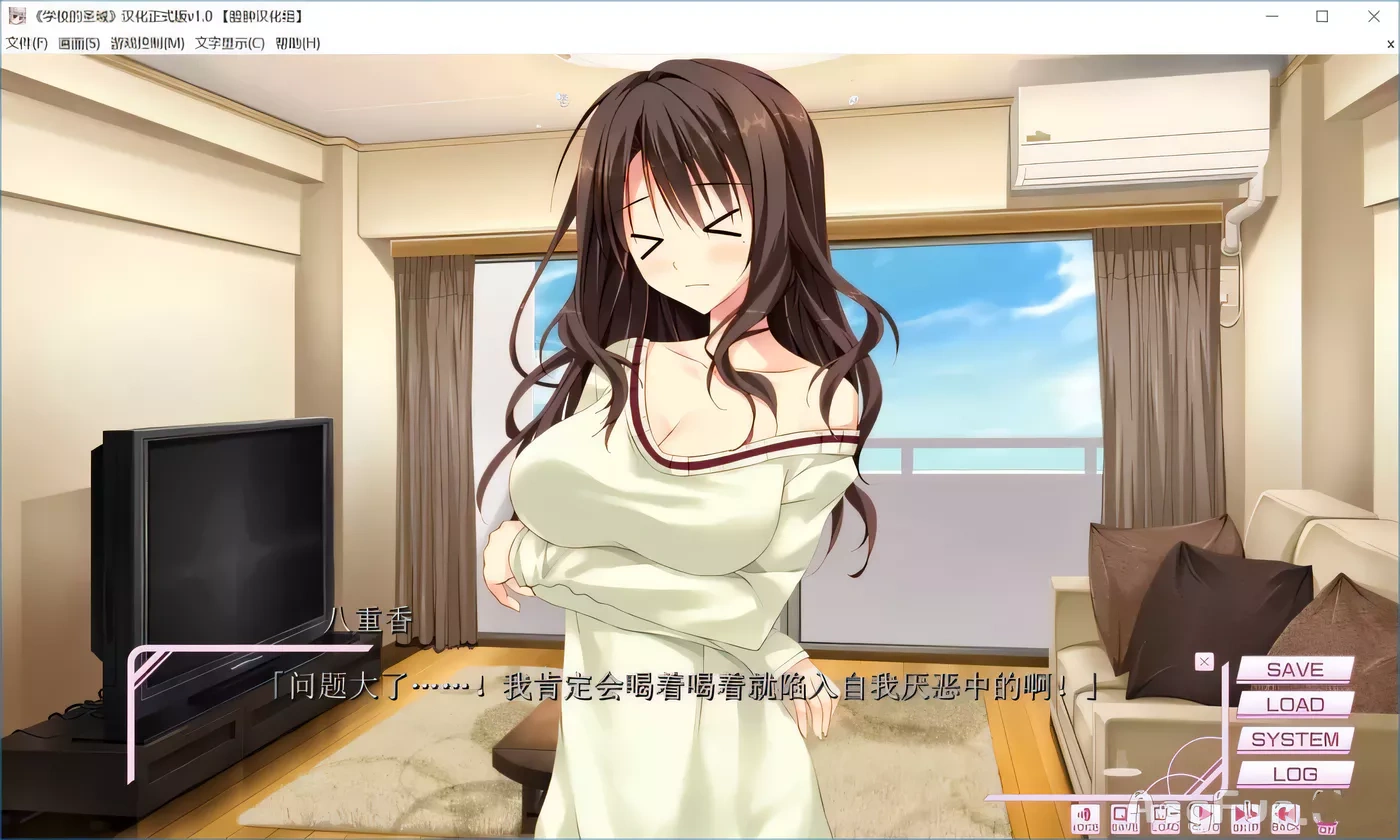Click the Save icon in the bottom toolbar
Screen dimensions: 1400x840
[1125, 818]
